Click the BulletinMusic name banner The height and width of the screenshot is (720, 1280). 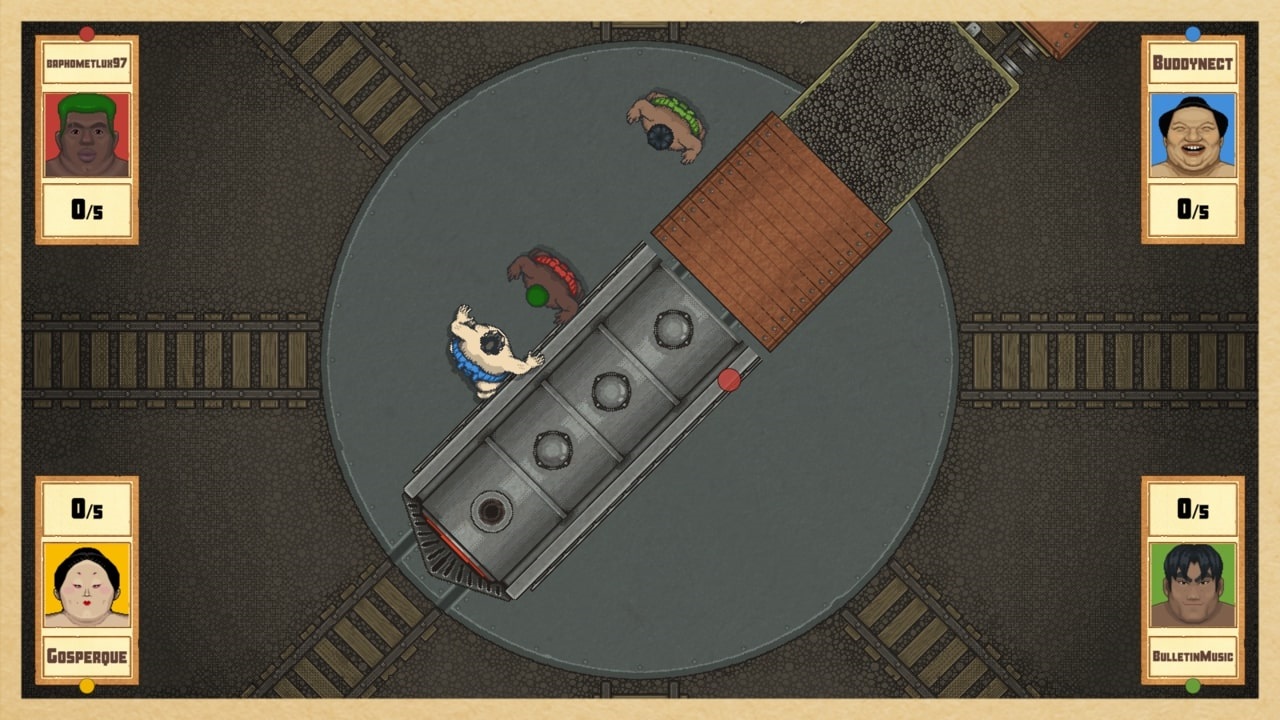click(x=1193, y=657)
